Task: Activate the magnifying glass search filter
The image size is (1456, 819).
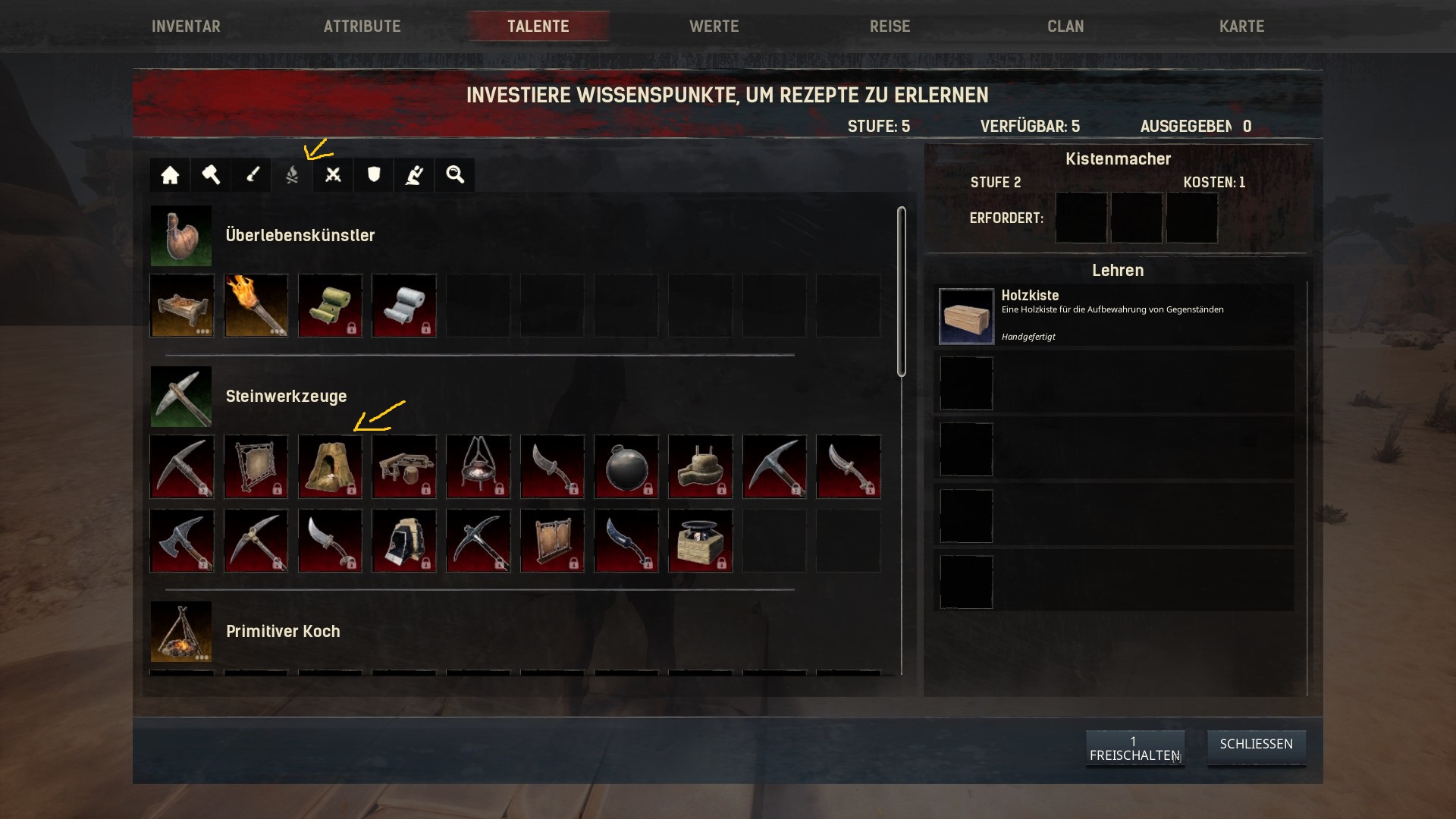Action: click(455, 175)
